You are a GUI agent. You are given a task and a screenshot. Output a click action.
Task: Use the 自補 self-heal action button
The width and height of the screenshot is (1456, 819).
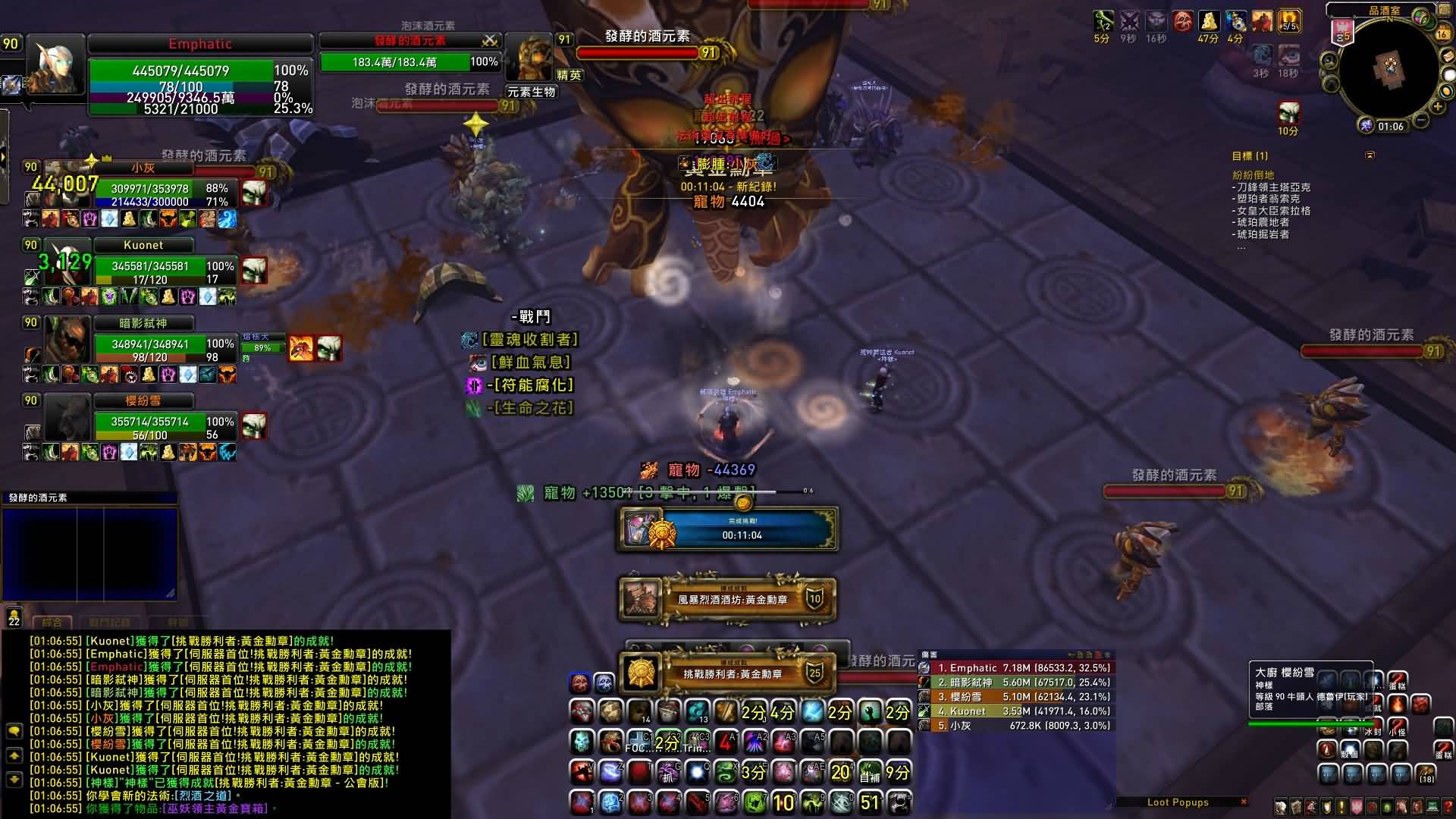click(x=869, y=773)
